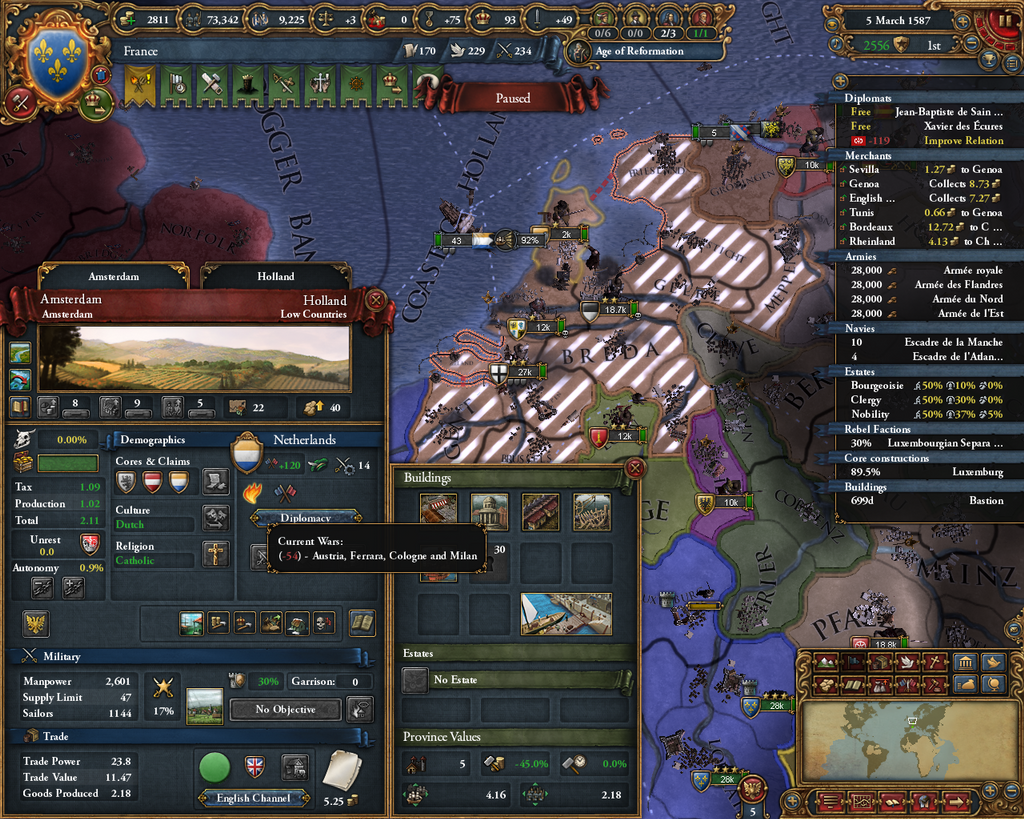Toggle the pause button beside the date

coord(1003,22)
